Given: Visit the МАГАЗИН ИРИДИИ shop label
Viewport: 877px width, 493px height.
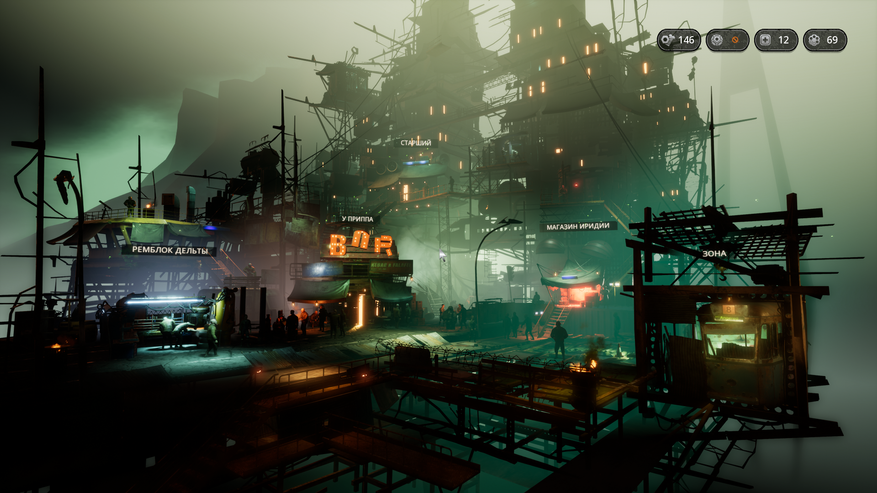Looking at the screenshot, I should click(579, 227).
